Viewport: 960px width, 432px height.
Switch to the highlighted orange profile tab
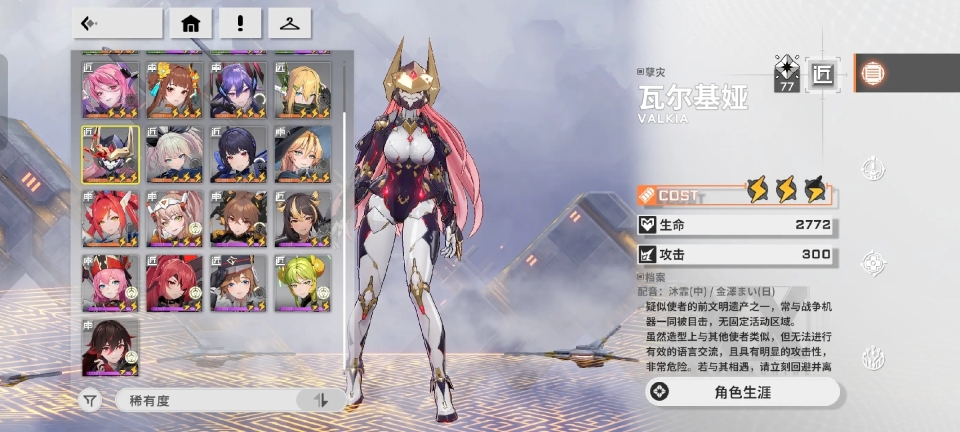point(873,73)
